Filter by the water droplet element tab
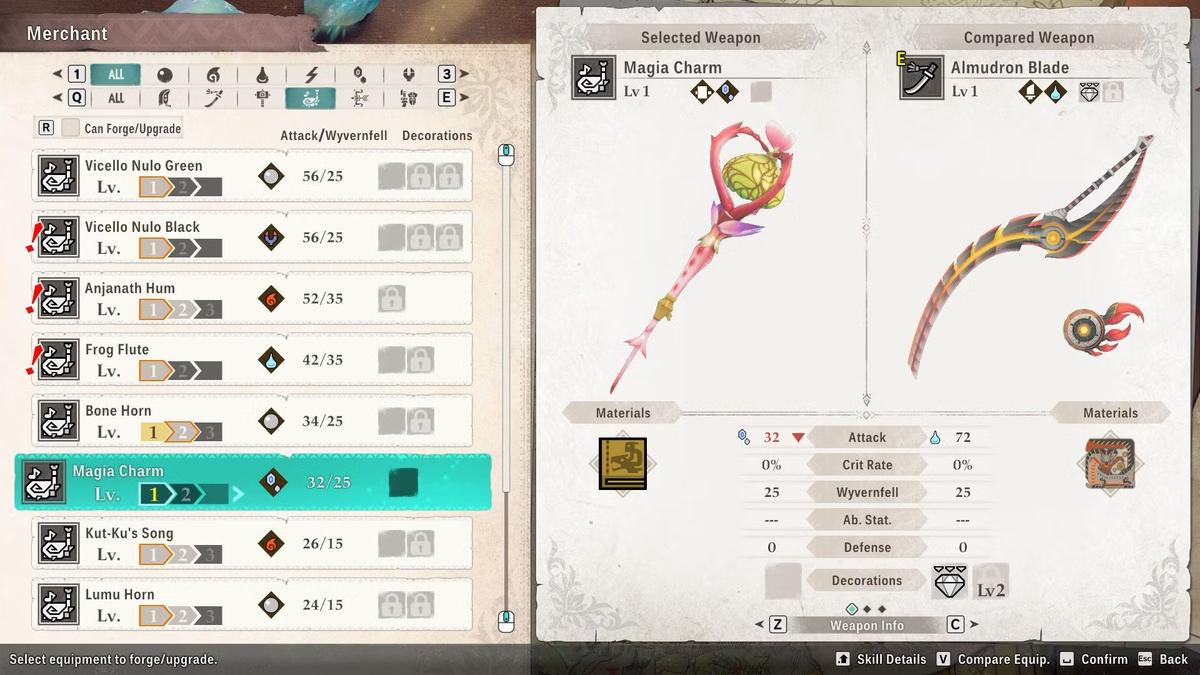Image resolution: width=1200 pixels, height=675 pixels. 262,75
